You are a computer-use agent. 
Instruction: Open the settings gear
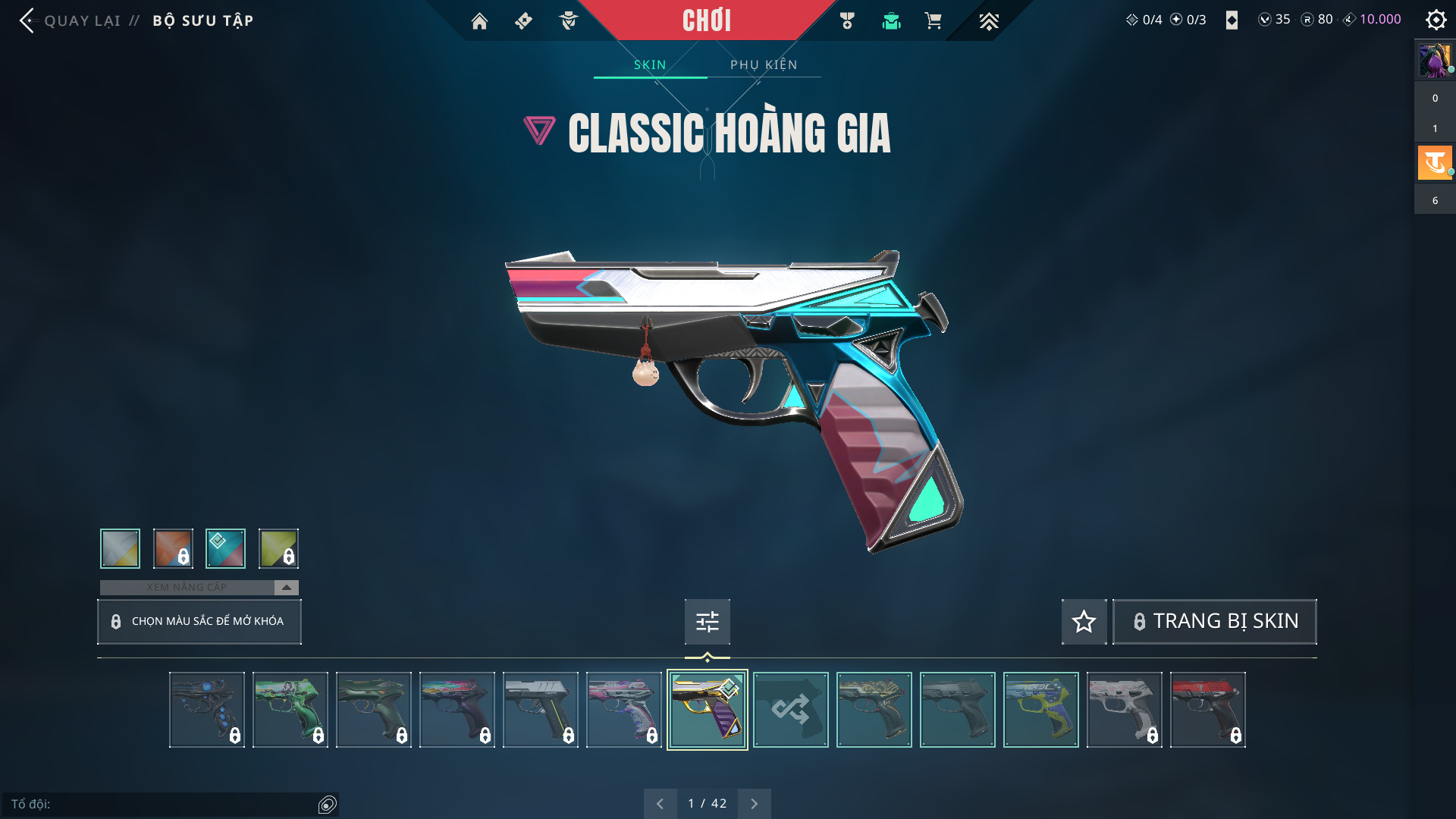click(1436, 20)
